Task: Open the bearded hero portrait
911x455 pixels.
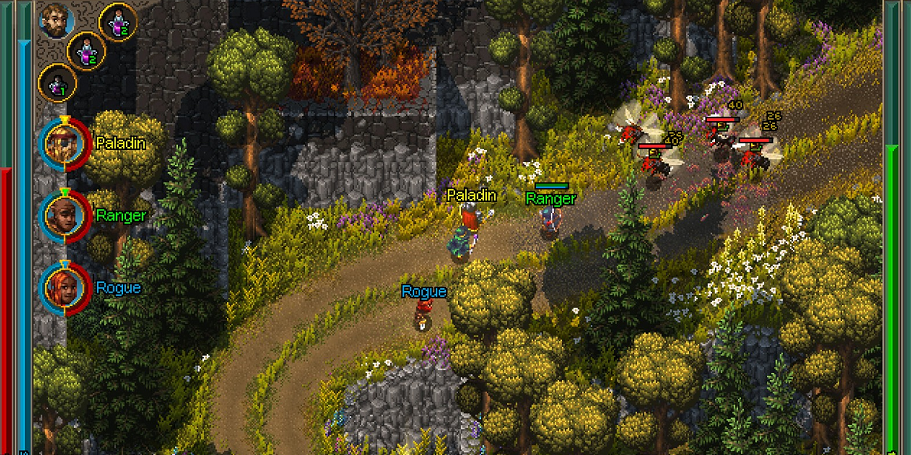Action: (57, 19)
